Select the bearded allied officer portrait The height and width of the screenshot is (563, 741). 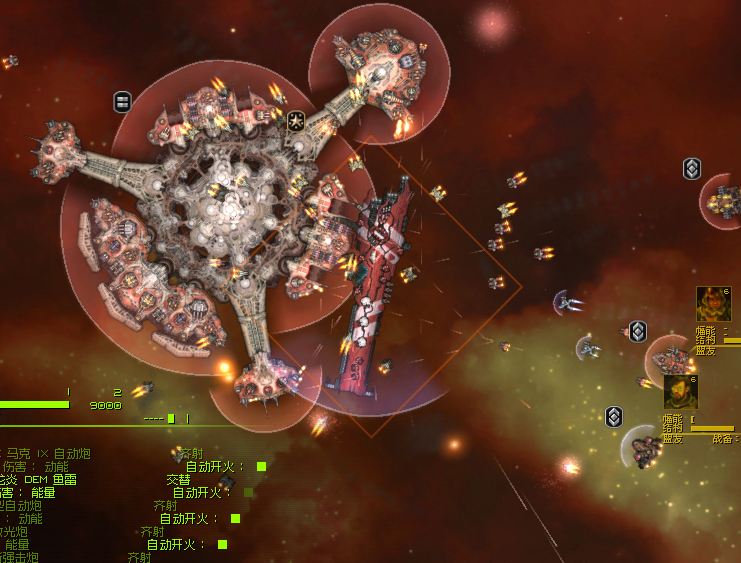[x=680, y=392]
